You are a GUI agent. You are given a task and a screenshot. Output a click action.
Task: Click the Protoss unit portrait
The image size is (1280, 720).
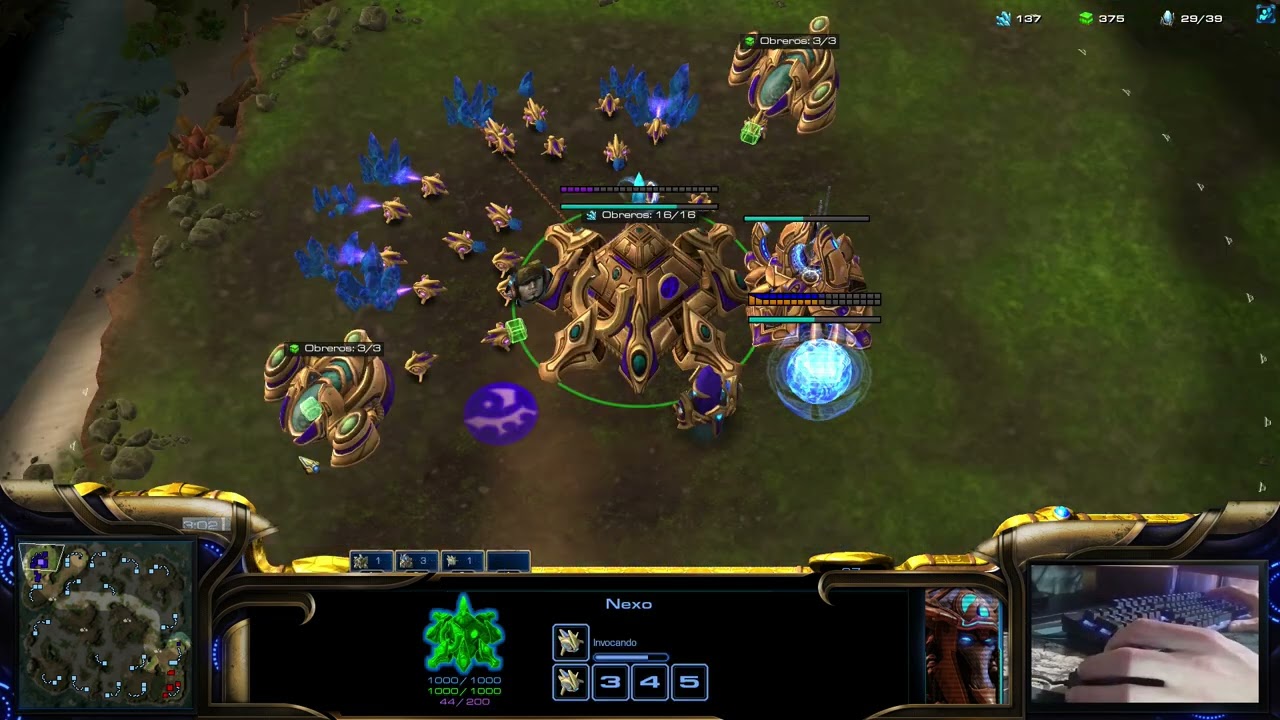pyautogui.click(x=964, y=646)
